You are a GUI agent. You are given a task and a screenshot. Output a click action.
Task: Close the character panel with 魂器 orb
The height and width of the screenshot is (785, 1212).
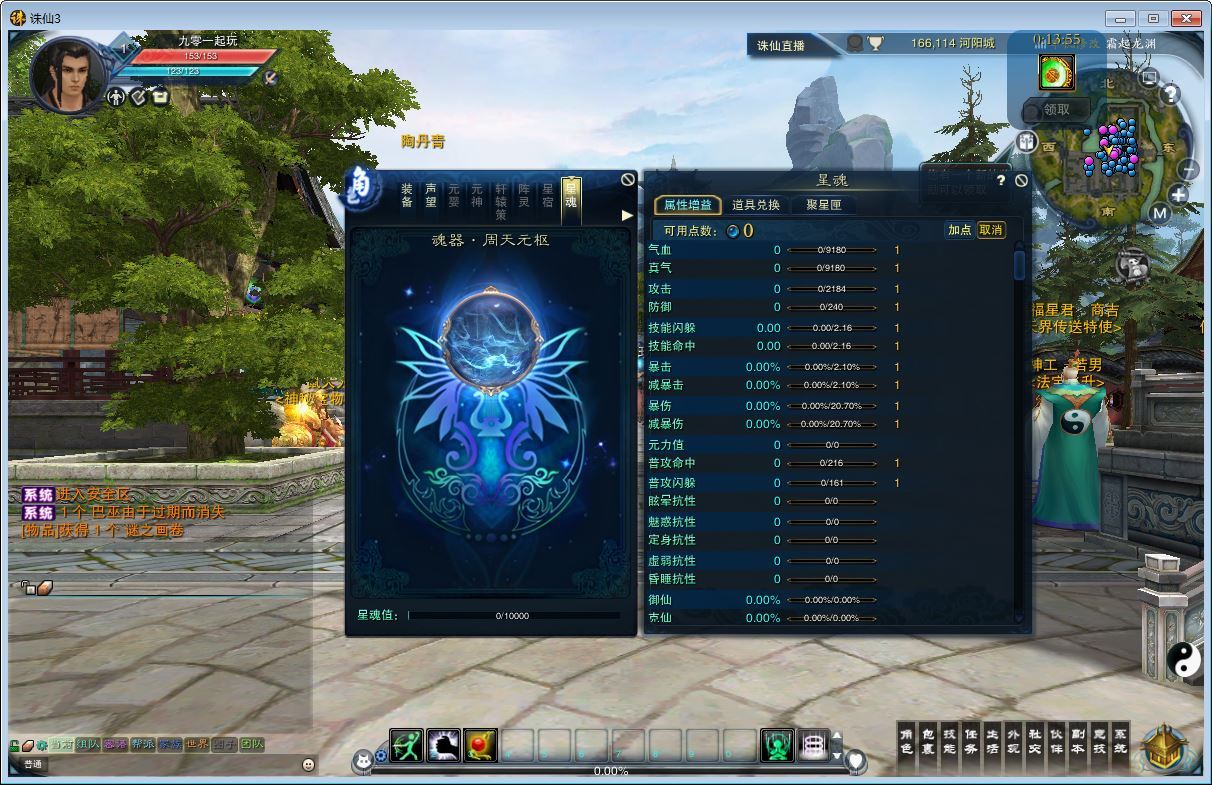pyautogui.click(x=627, y=179)
